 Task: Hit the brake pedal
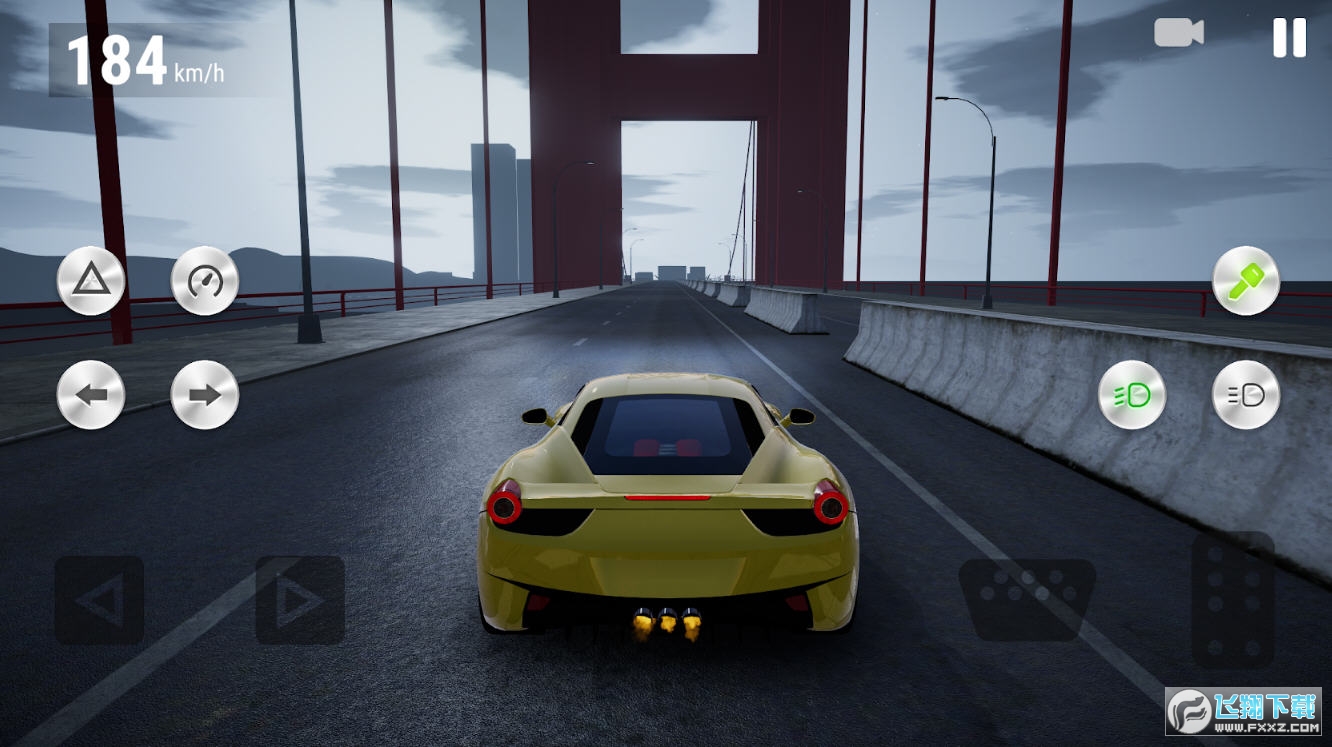(1027, 599)
